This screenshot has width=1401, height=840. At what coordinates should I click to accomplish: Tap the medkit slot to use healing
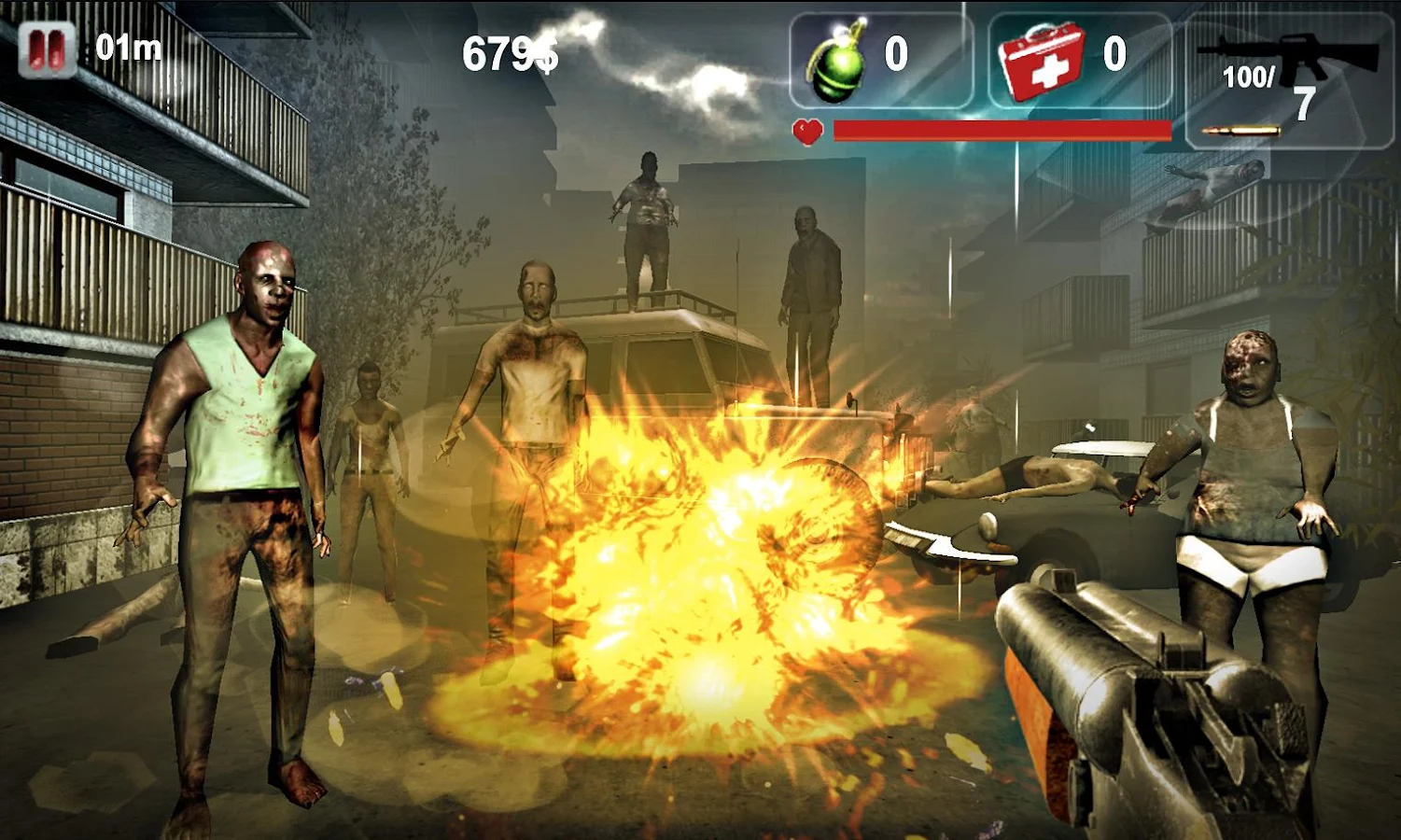tap(1080, 58)
